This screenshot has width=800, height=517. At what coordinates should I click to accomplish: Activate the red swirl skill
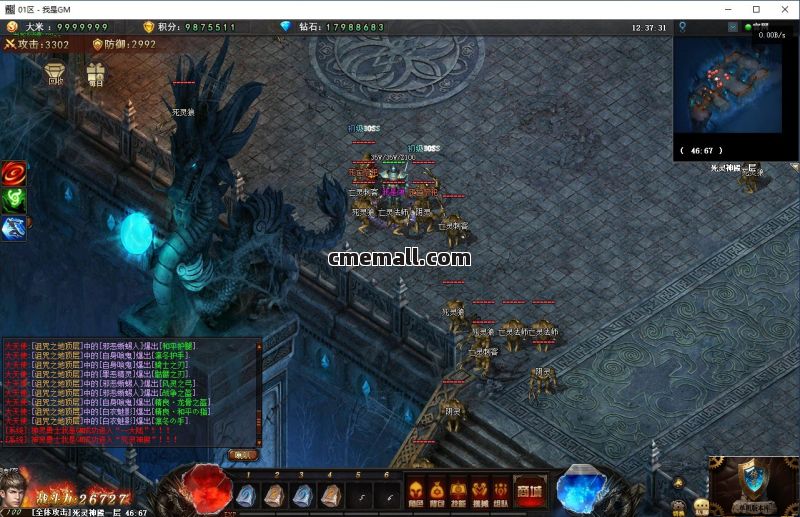pos(14,173)
